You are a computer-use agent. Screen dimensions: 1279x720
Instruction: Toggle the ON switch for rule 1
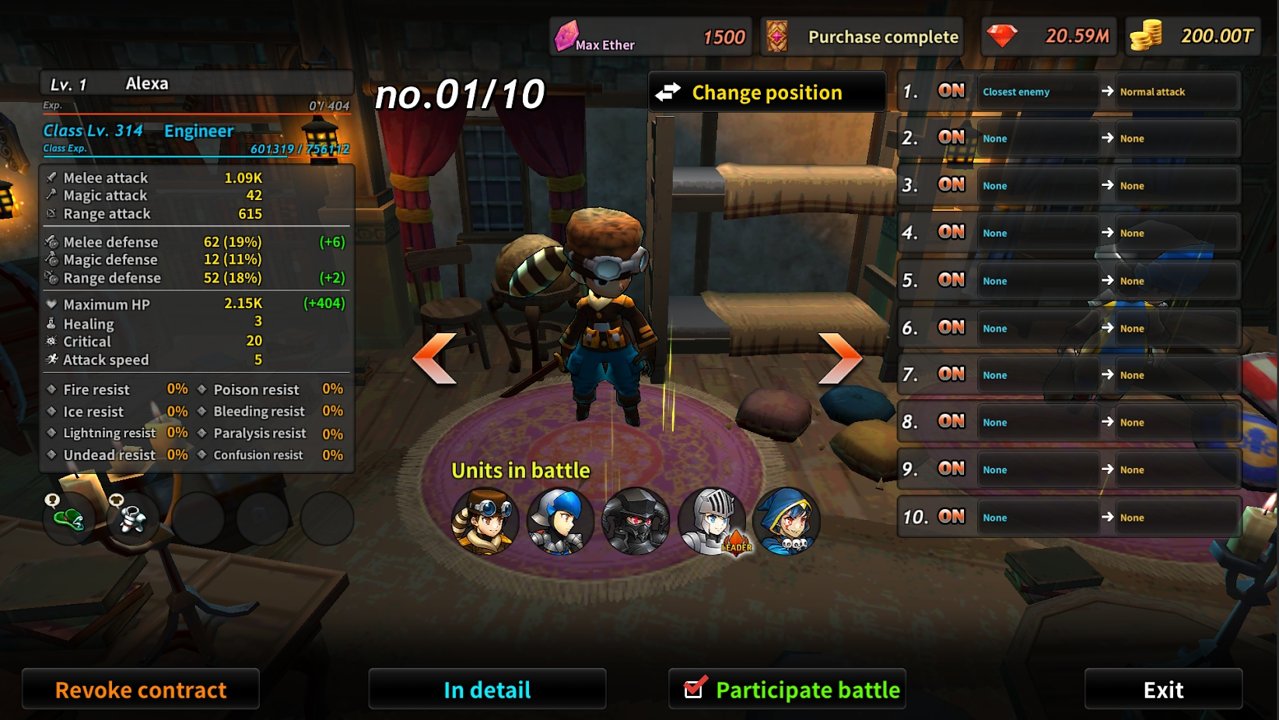point(951,91)
